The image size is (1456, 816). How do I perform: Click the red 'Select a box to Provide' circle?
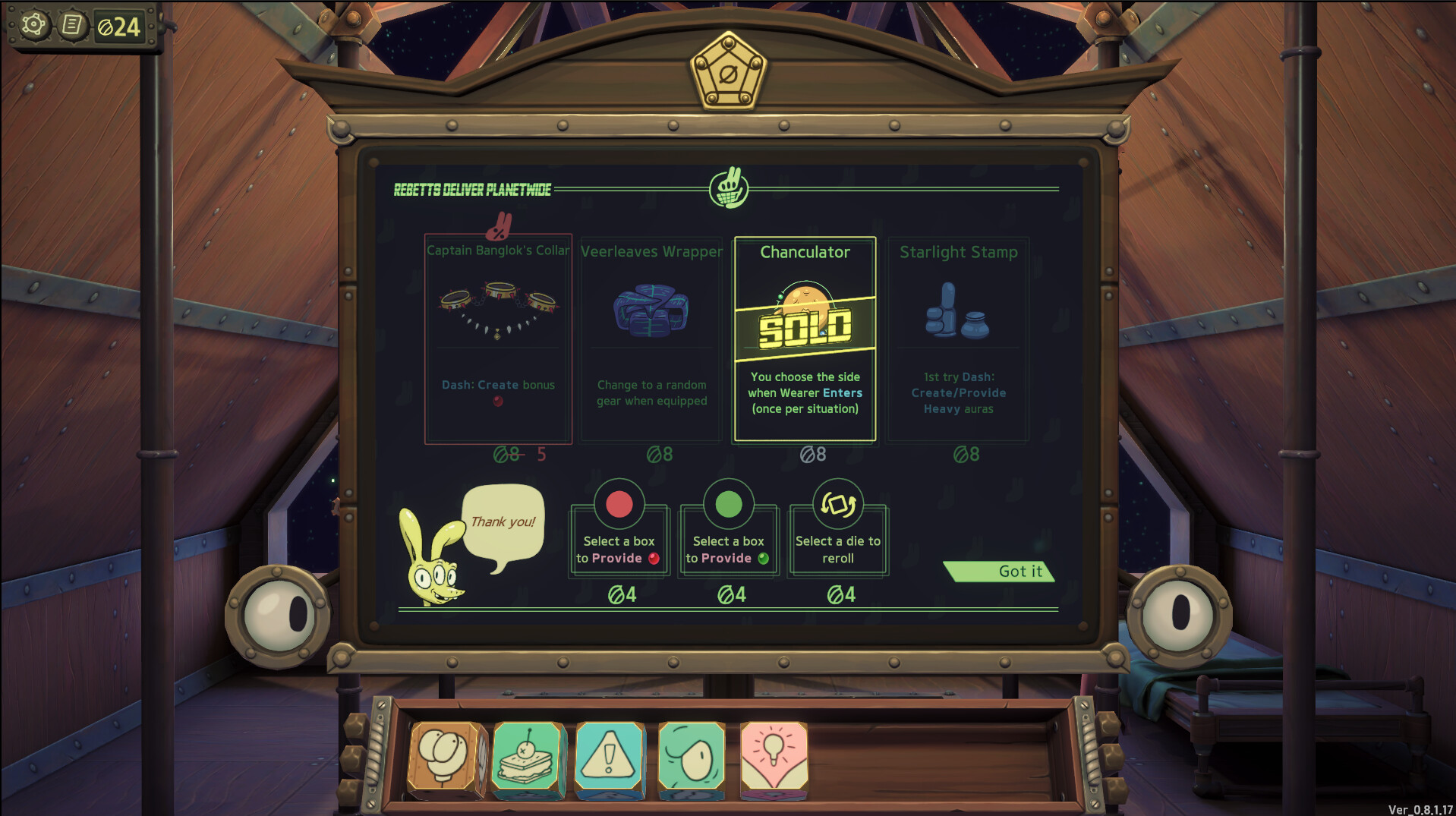618,503
